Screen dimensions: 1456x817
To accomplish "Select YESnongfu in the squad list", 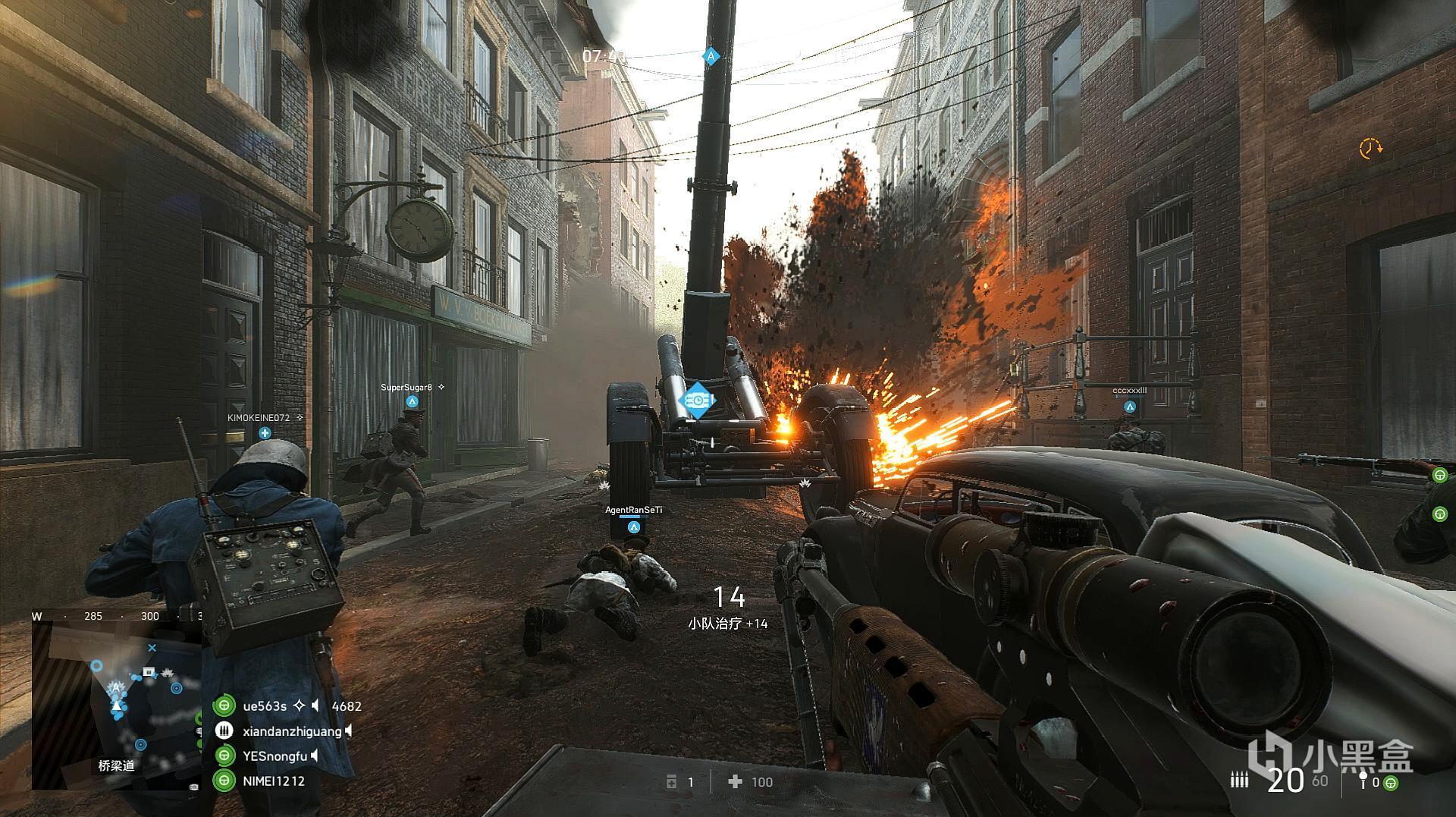I will (x=275, y=756).
